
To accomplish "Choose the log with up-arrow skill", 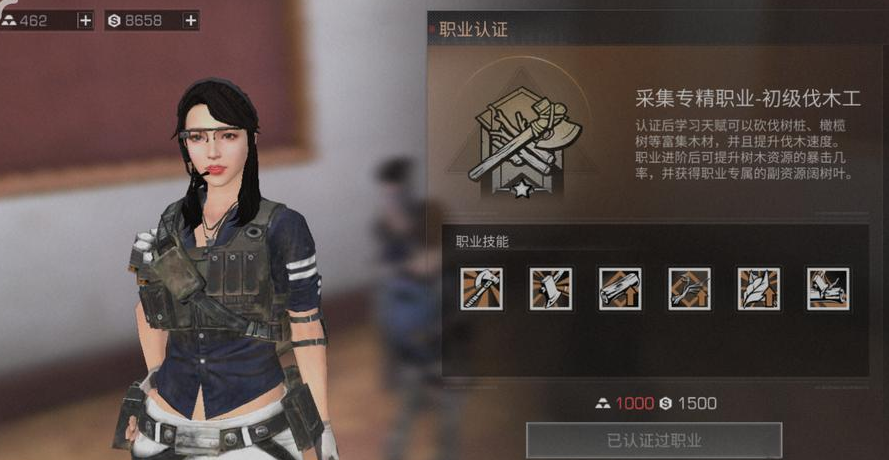I will pyautogui.click(x=620, y=288).
